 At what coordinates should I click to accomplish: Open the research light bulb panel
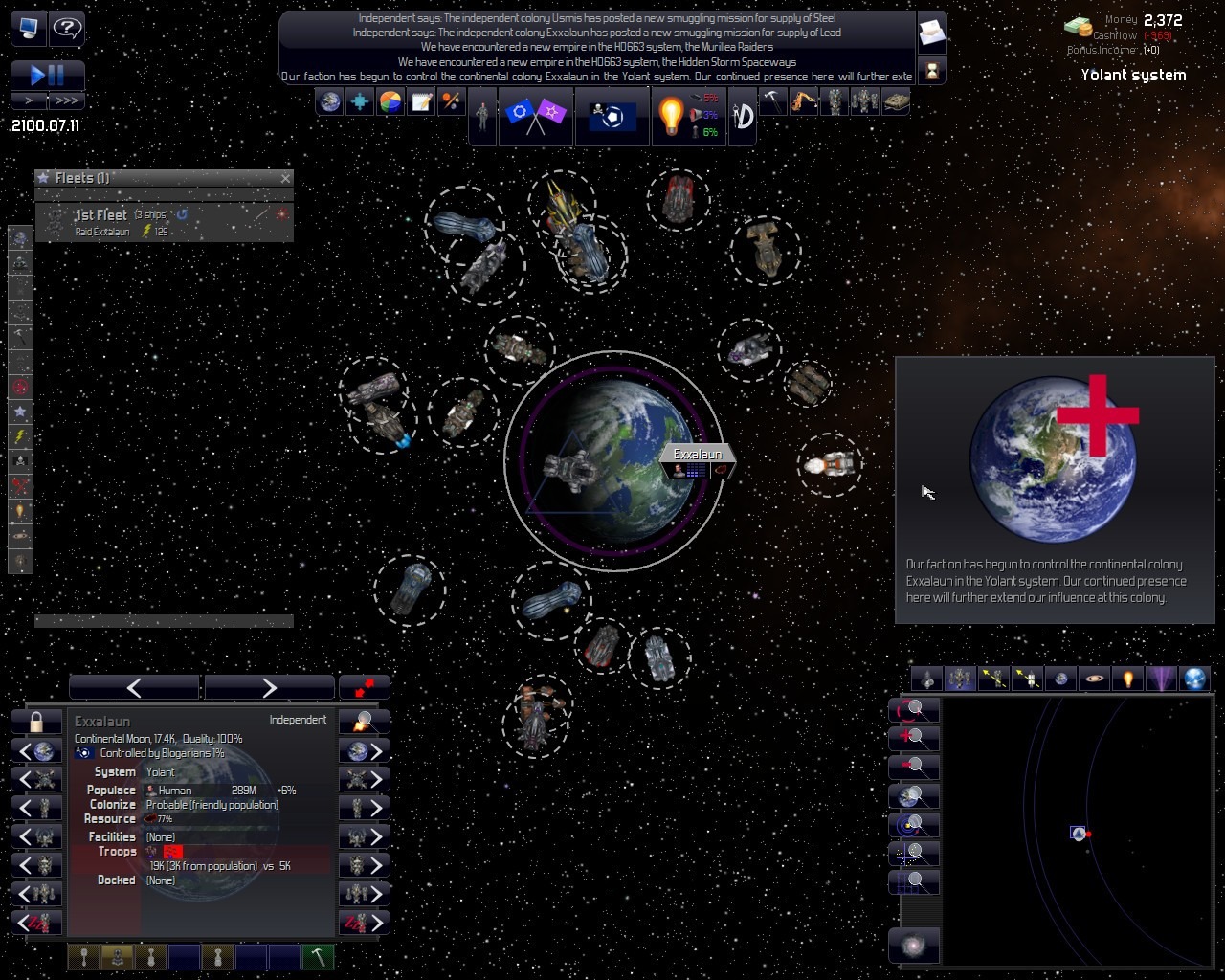671,116
